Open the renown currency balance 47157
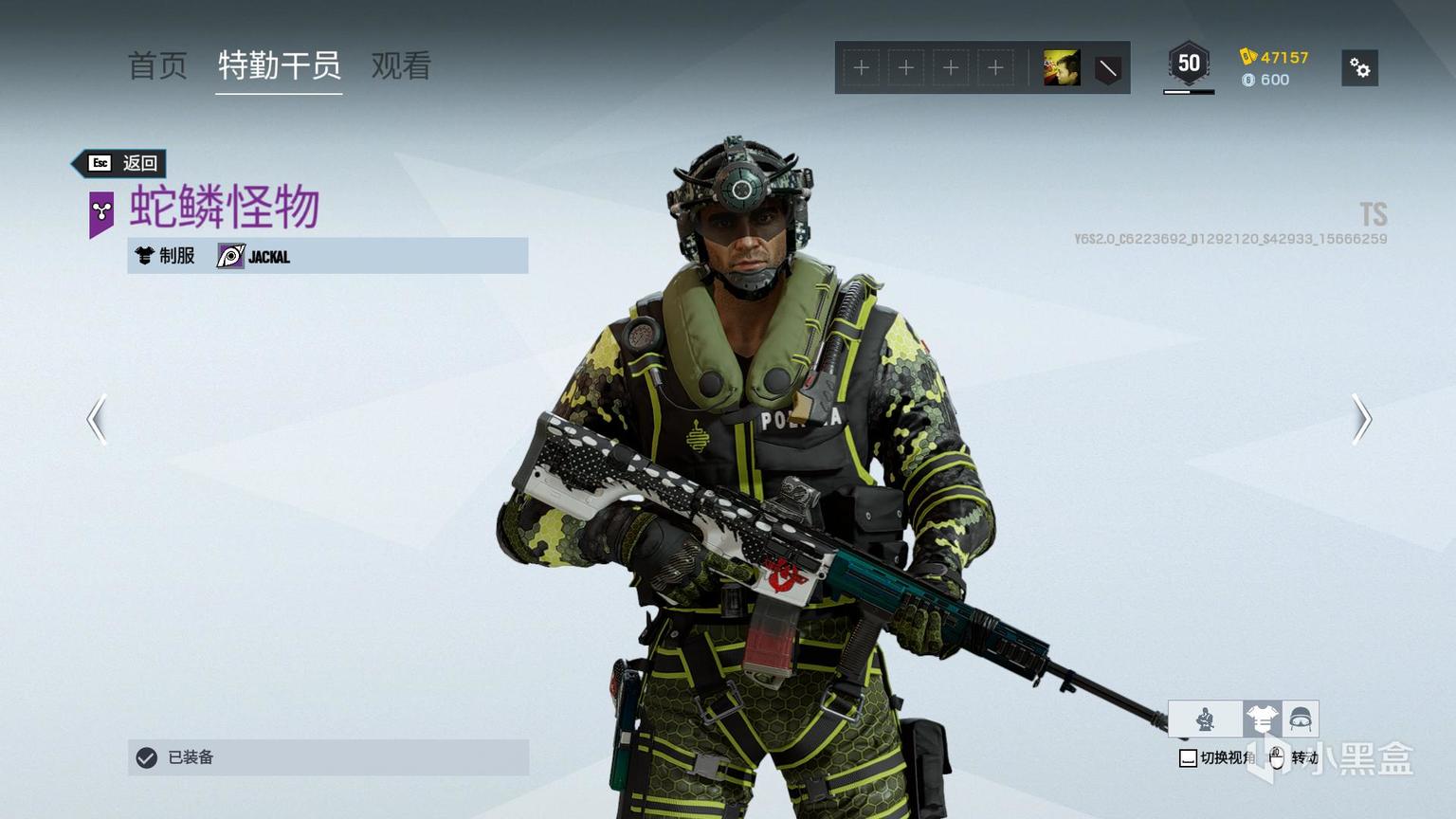This screenshot has height=819, width=1456. click(1274, 57)
